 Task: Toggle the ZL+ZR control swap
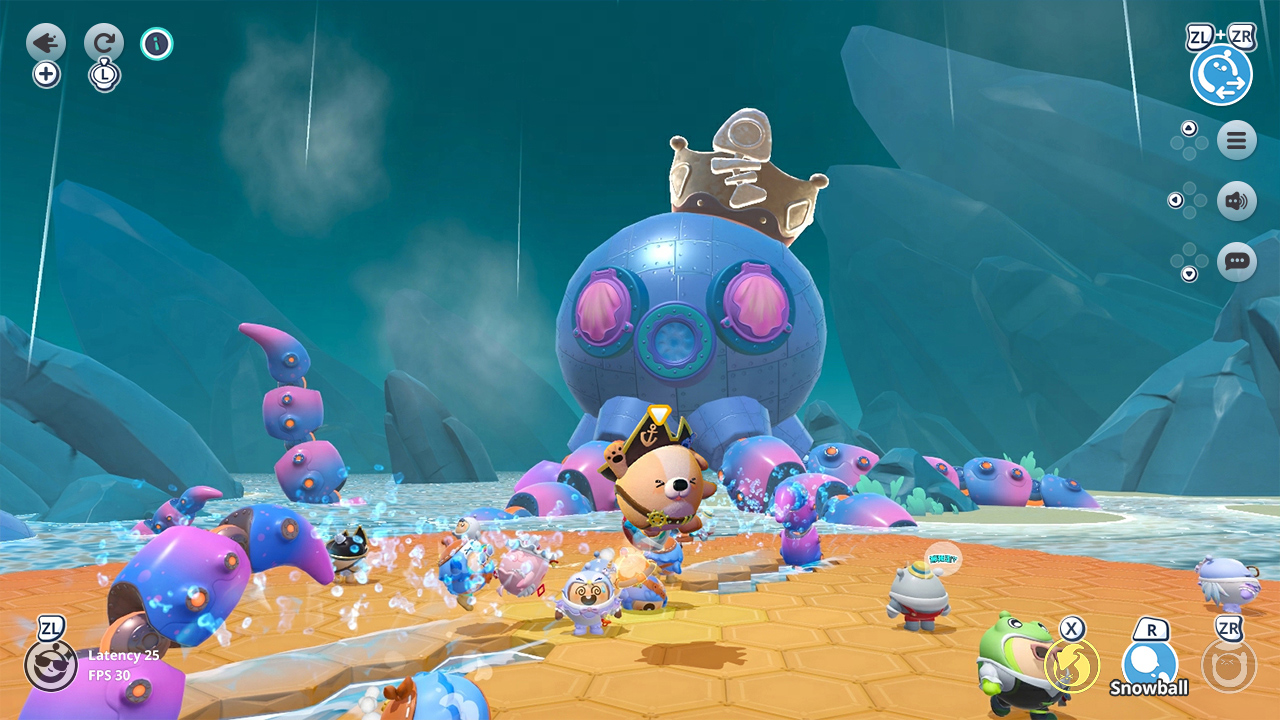(1222, 73)
